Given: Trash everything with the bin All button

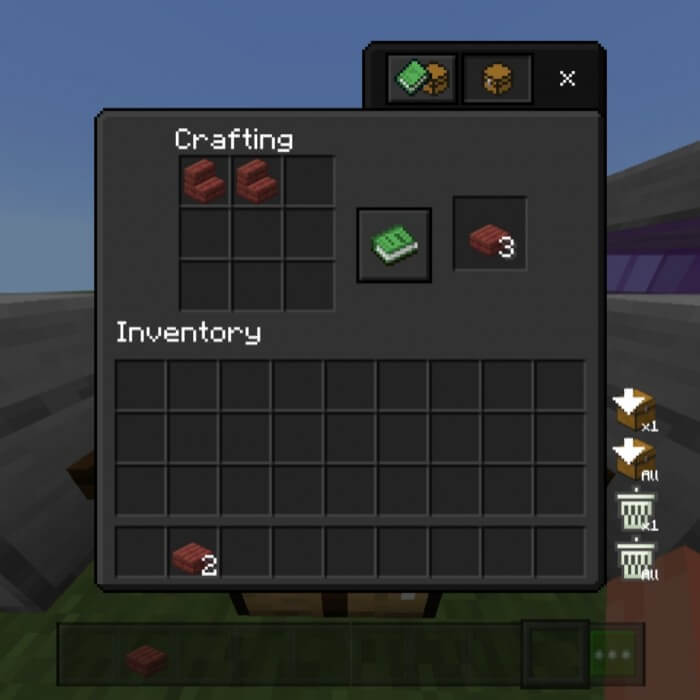Looking at the screenshot, I should point(635,560).
